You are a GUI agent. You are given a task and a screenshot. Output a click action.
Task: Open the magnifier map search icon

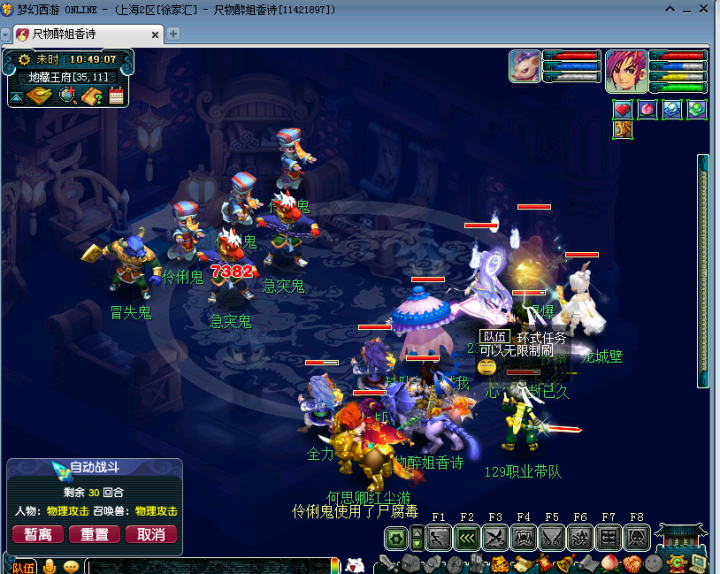click(x=68, y=96)
